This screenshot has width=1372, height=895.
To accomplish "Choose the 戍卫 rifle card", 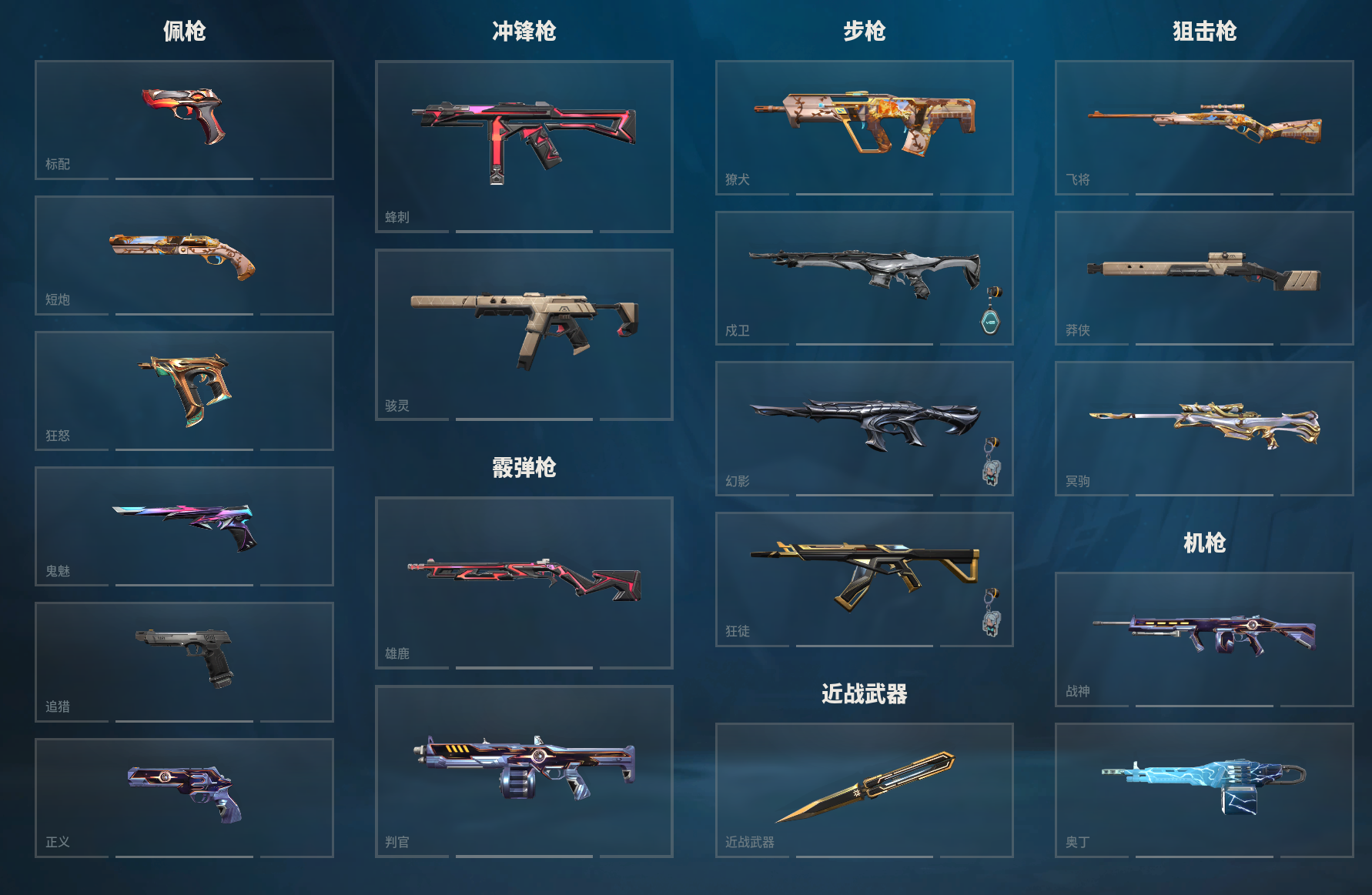I will click(x=864, y=278).
